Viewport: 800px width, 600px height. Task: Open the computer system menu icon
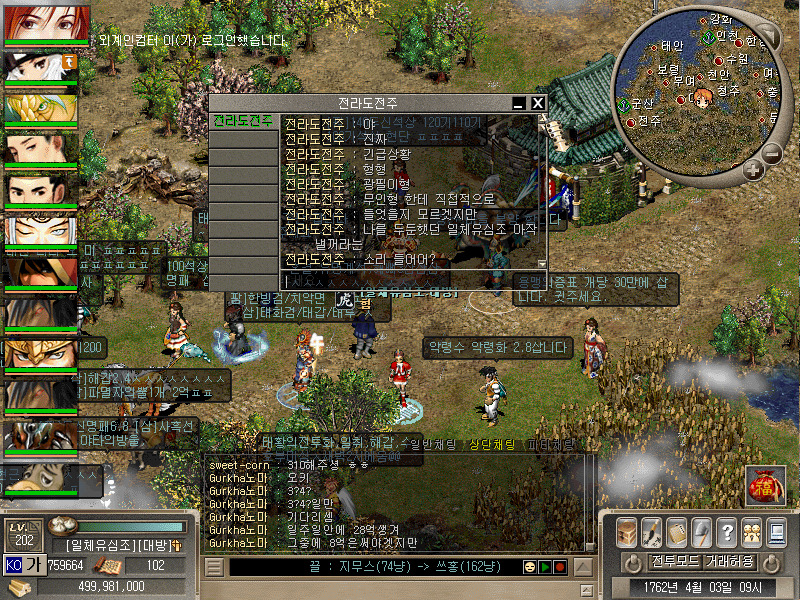tap(775, 532)
